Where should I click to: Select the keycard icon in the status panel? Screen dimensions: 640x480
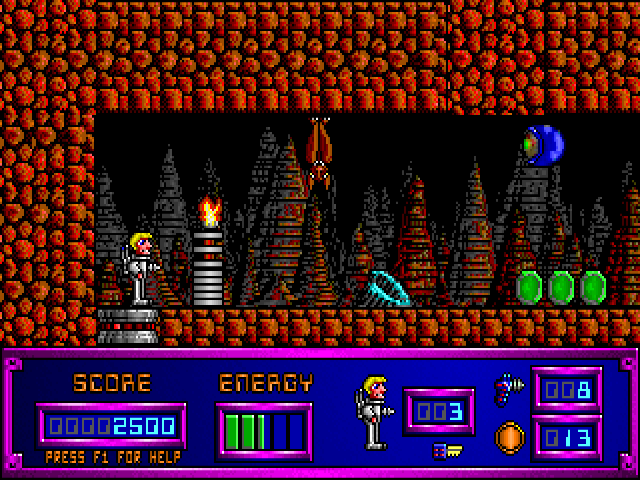(446, 451)
